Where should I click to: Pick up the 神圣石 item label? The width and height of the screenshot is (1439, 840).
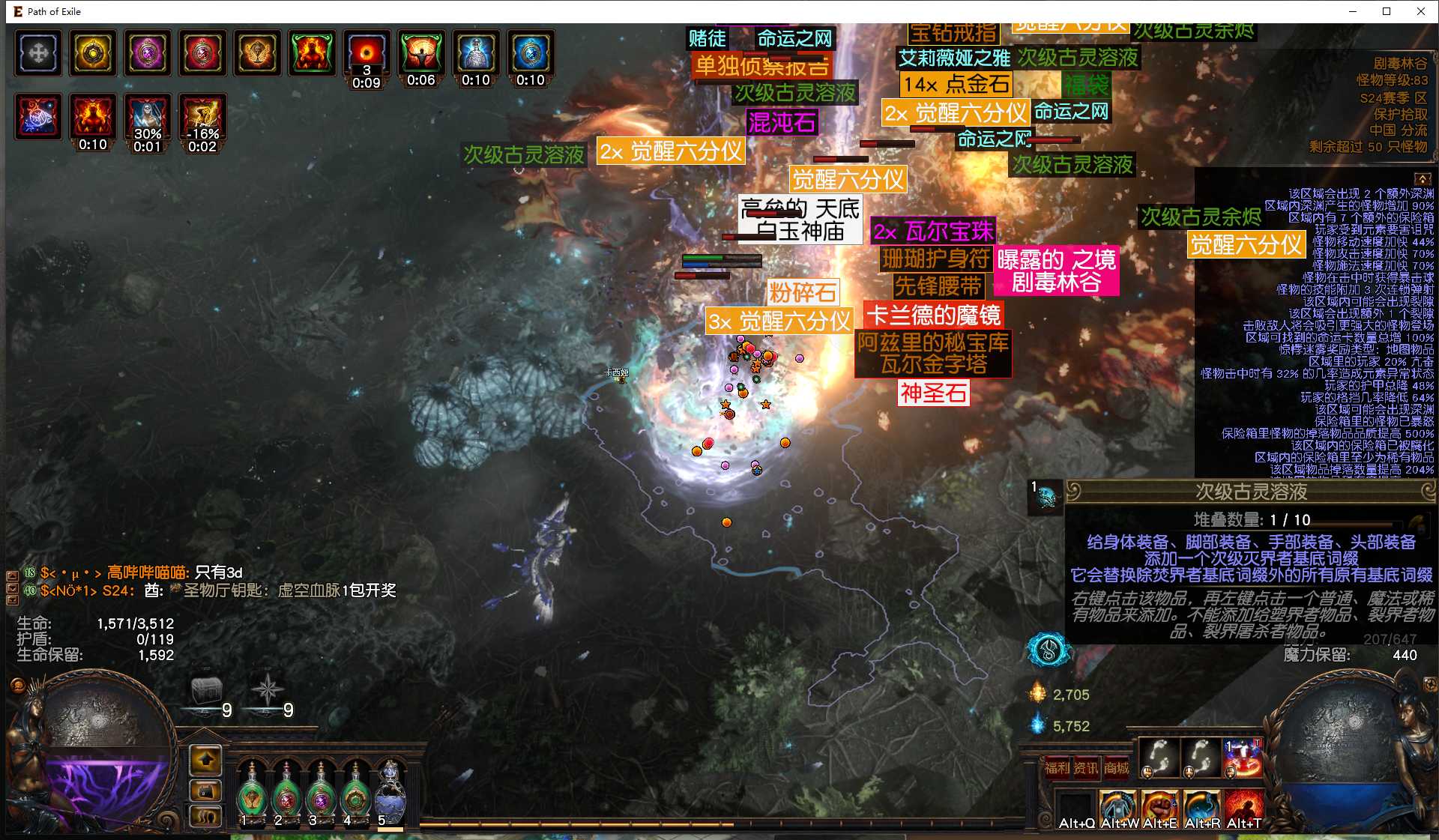coord(934,393)
